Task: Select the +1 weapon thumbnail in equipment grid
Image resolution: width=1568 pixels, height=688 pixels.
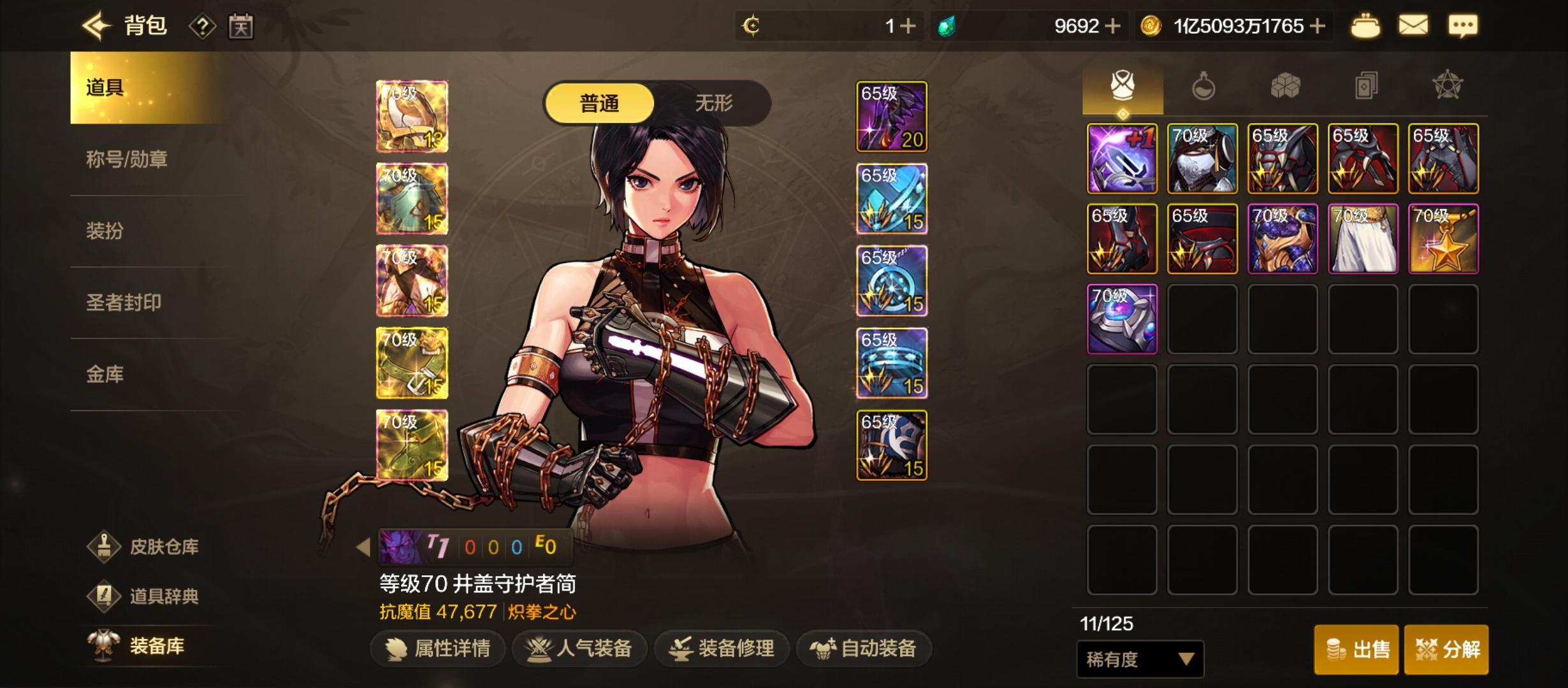Action: (x=1121, y=158)
